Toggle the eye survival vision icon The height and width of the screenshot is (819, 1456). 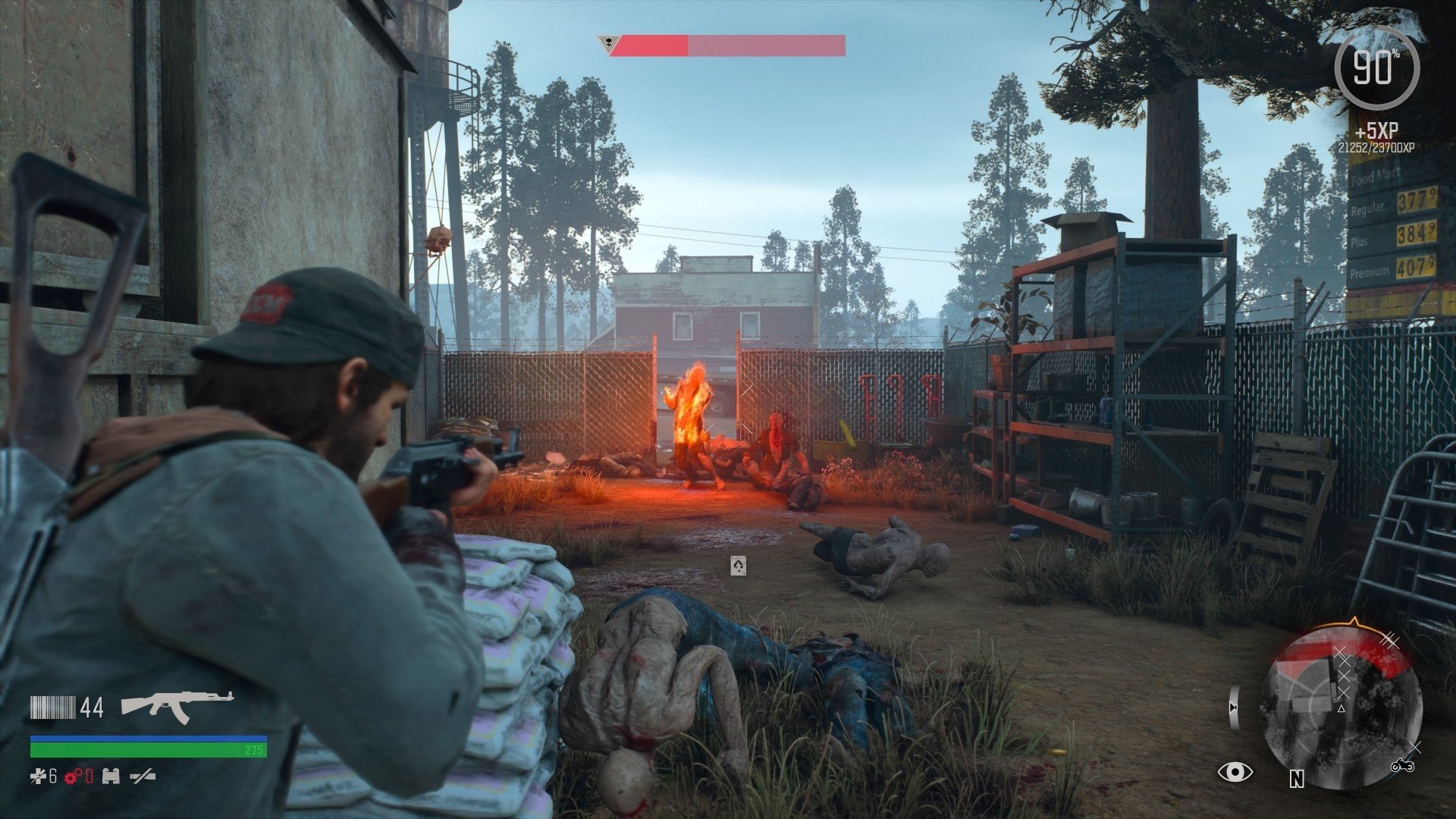tap(1235, 772)
